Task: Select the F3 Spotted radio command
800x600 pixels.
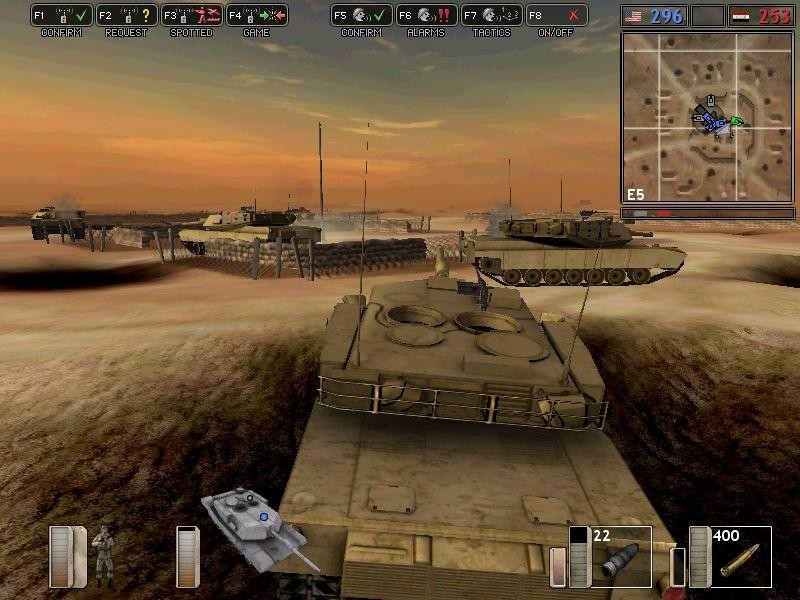Action: coord(191,15)
